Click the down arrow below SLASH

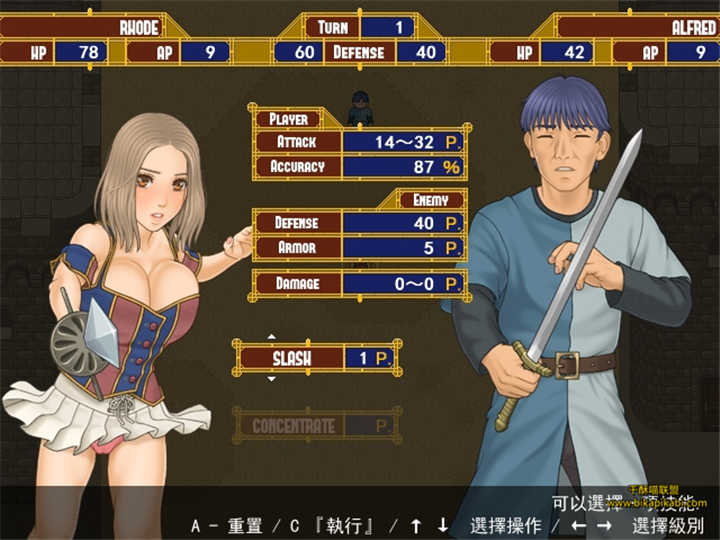click(x=270, y=379)
